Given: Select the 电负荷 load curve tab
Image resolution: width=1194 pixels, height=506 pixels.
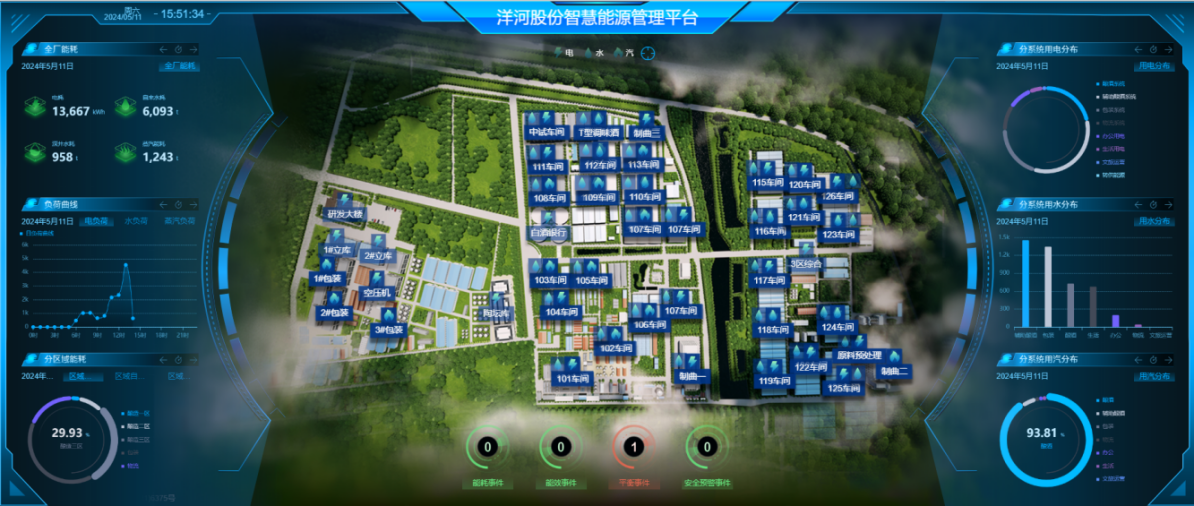Looking at the screenshot, I should (x=97, y=221).
